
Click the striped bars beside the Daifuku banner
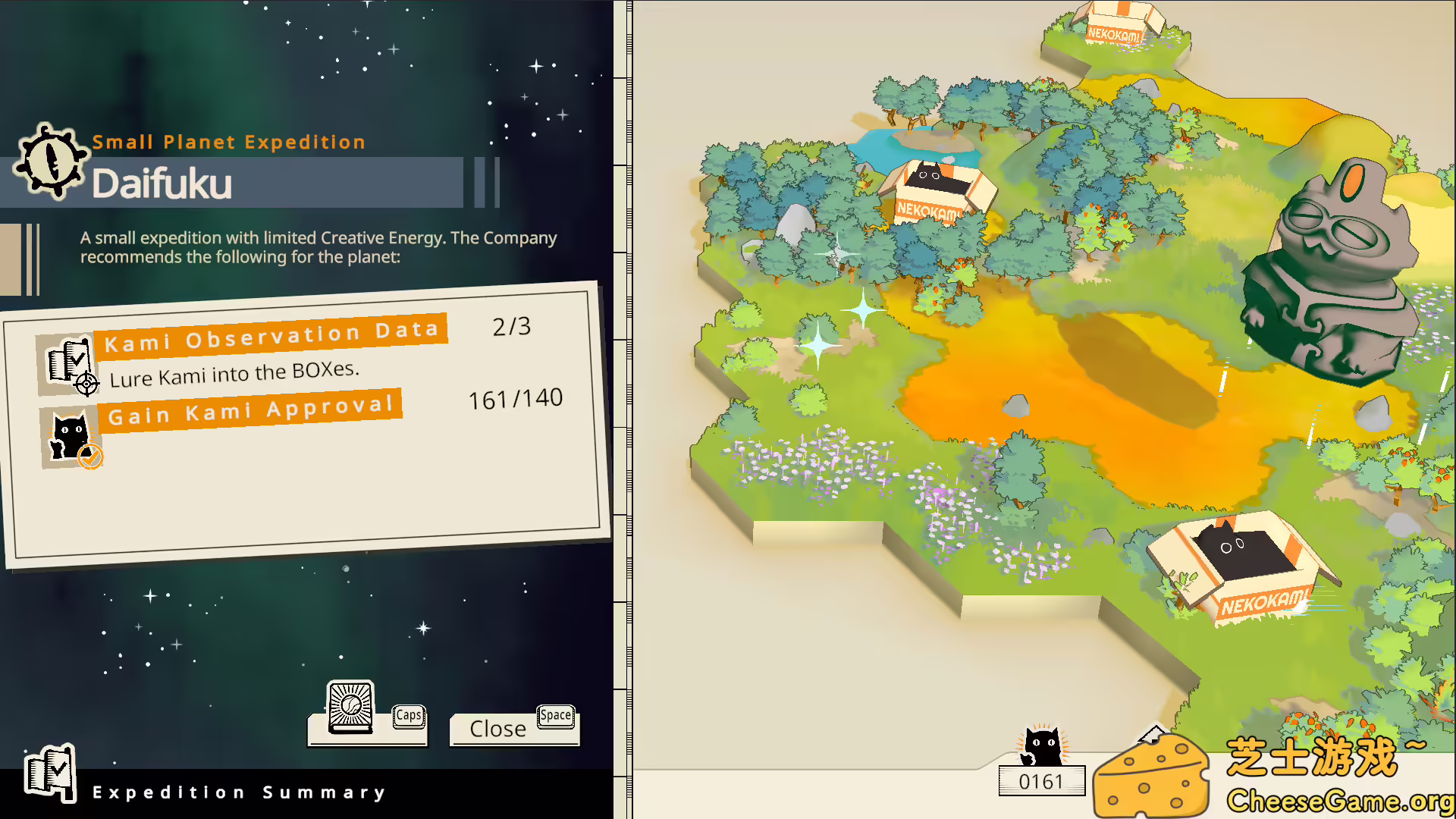pyautogui.click(x=485, y=182)
